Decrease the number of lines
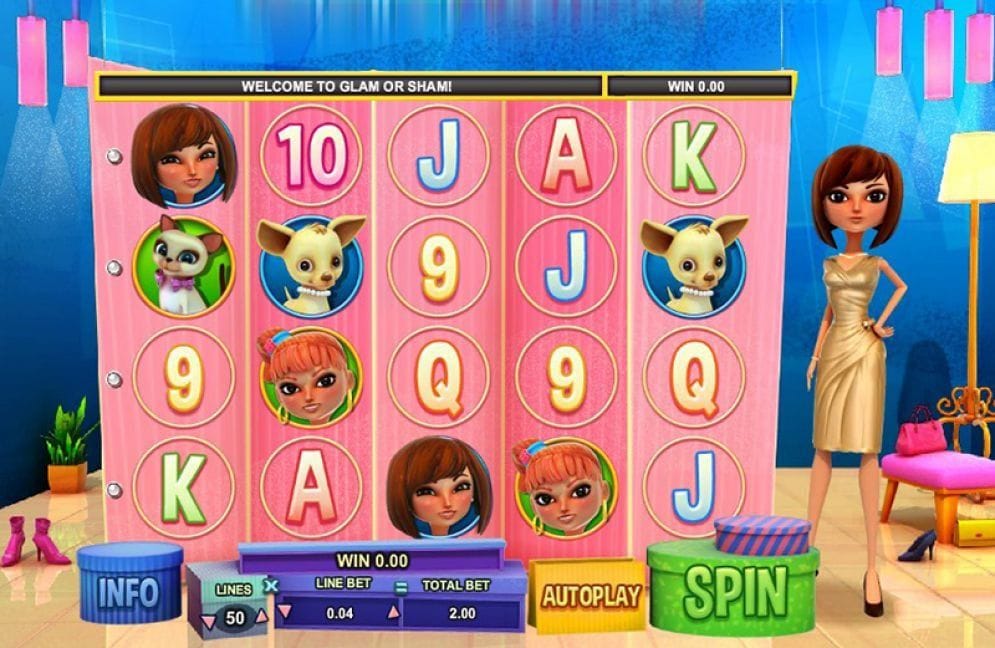Image resolution: width=995 pixels, height=648 pixels. [208, 620]
